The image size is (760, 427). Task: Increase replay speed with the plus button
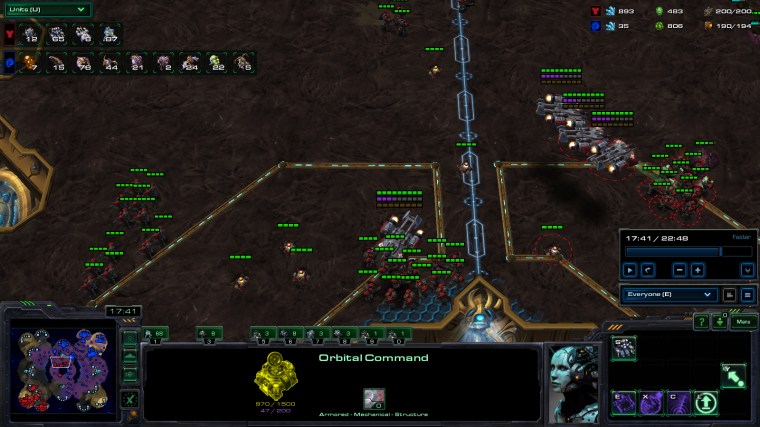pos(697,269)
